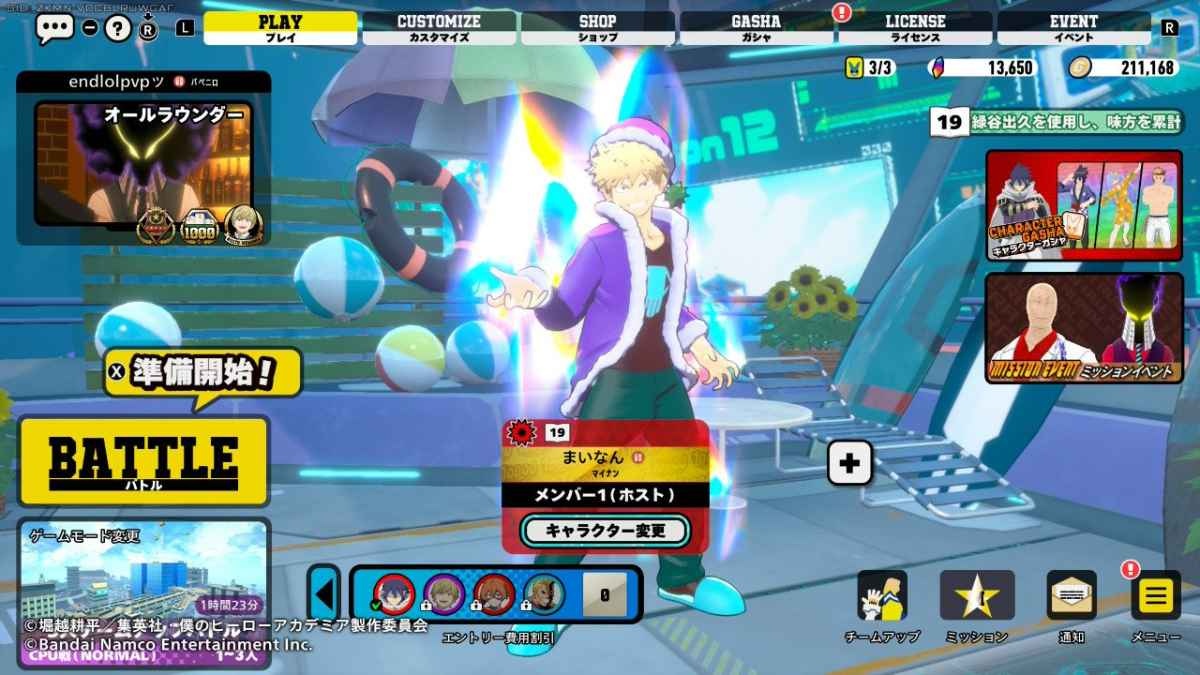Switch to the EVENT tab
Screen dimensions: 1200x675
(1073, 28)
